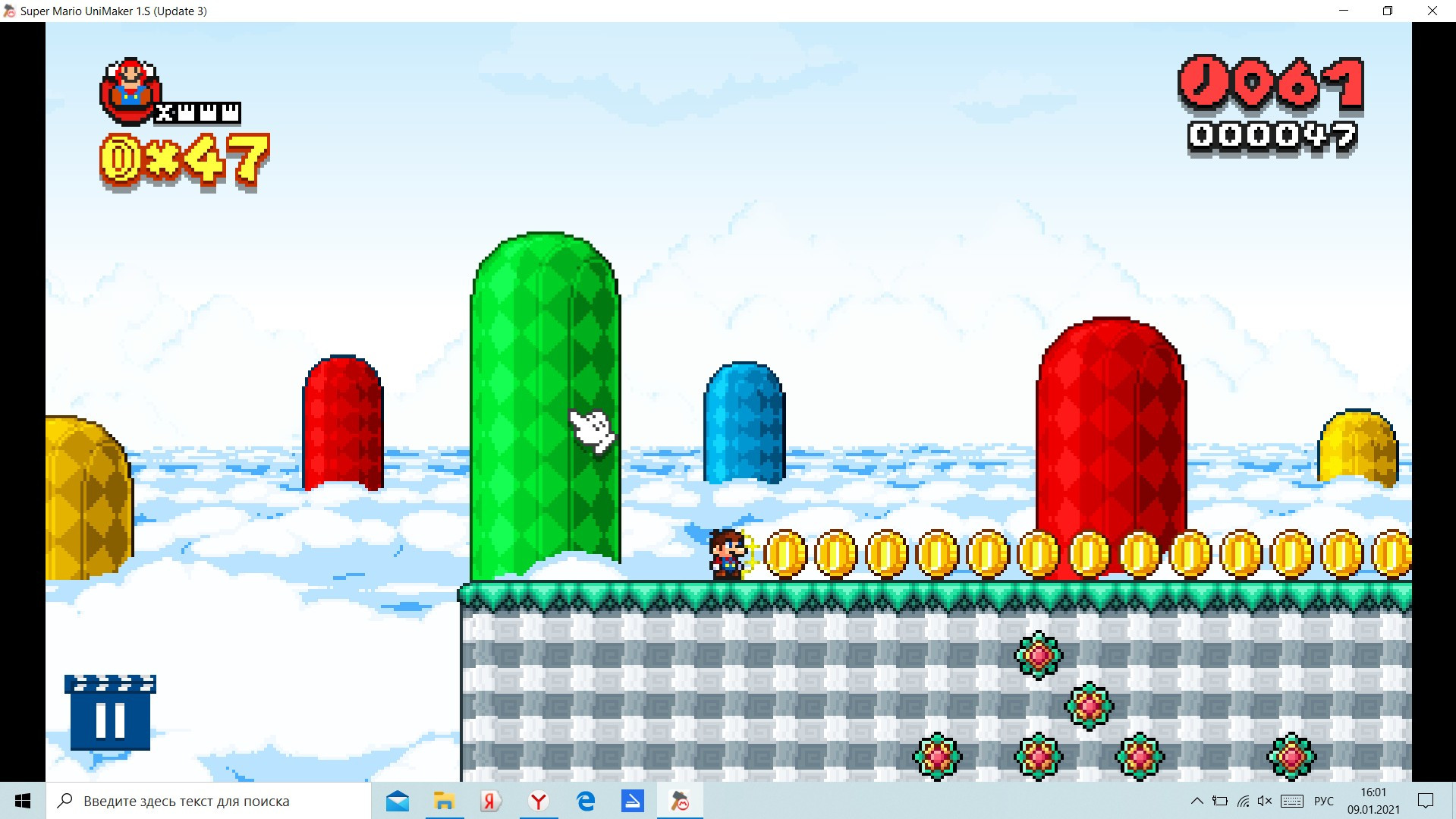
Task: Open Yandex Browser from the taskbar
Action: pyautogui.click(x=538, y=801)
